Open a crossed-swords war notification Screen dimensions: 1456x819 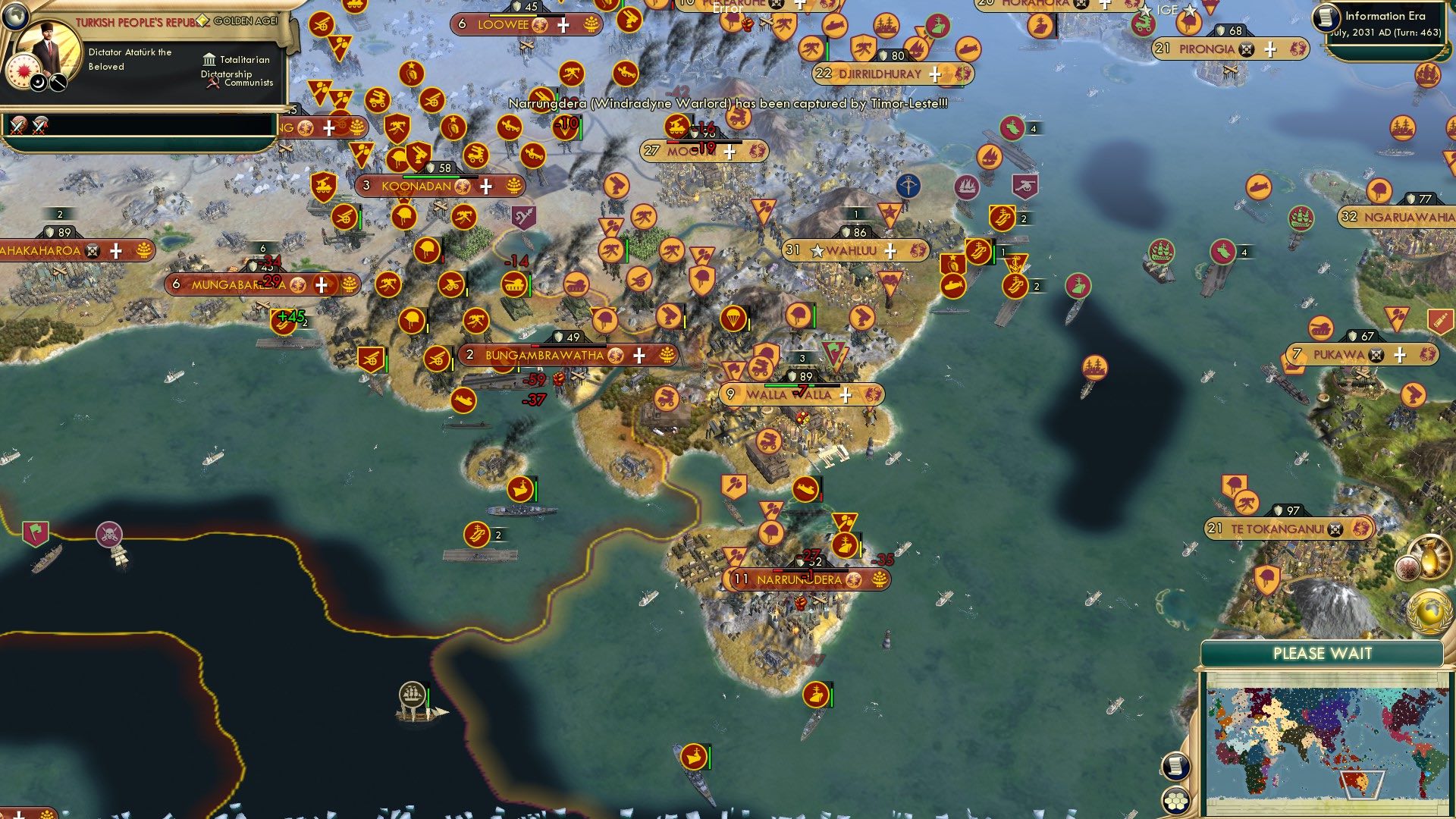click(17, 124)
